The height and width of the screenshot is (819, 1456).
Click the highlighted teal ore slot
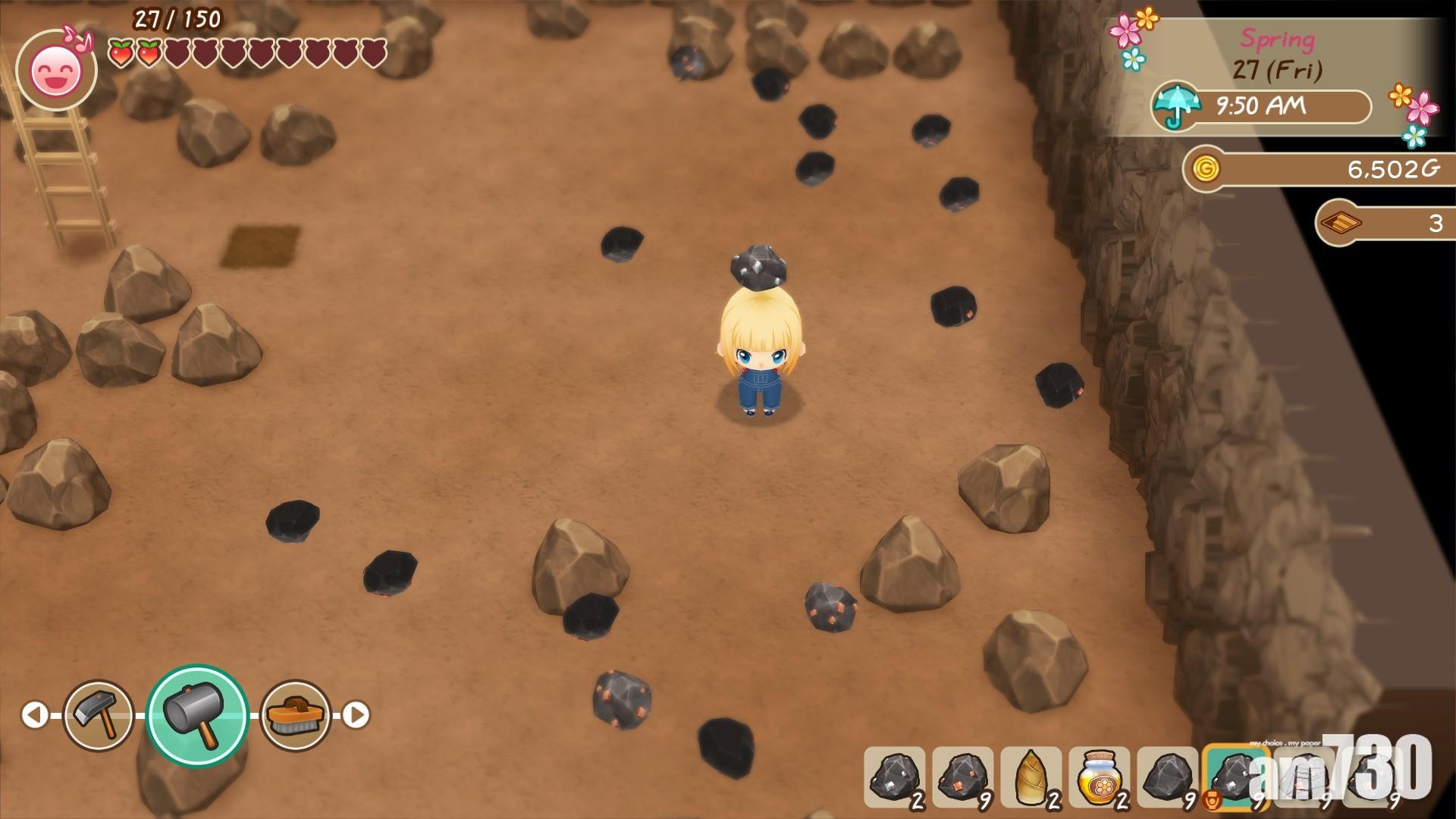pos(1235,777)
